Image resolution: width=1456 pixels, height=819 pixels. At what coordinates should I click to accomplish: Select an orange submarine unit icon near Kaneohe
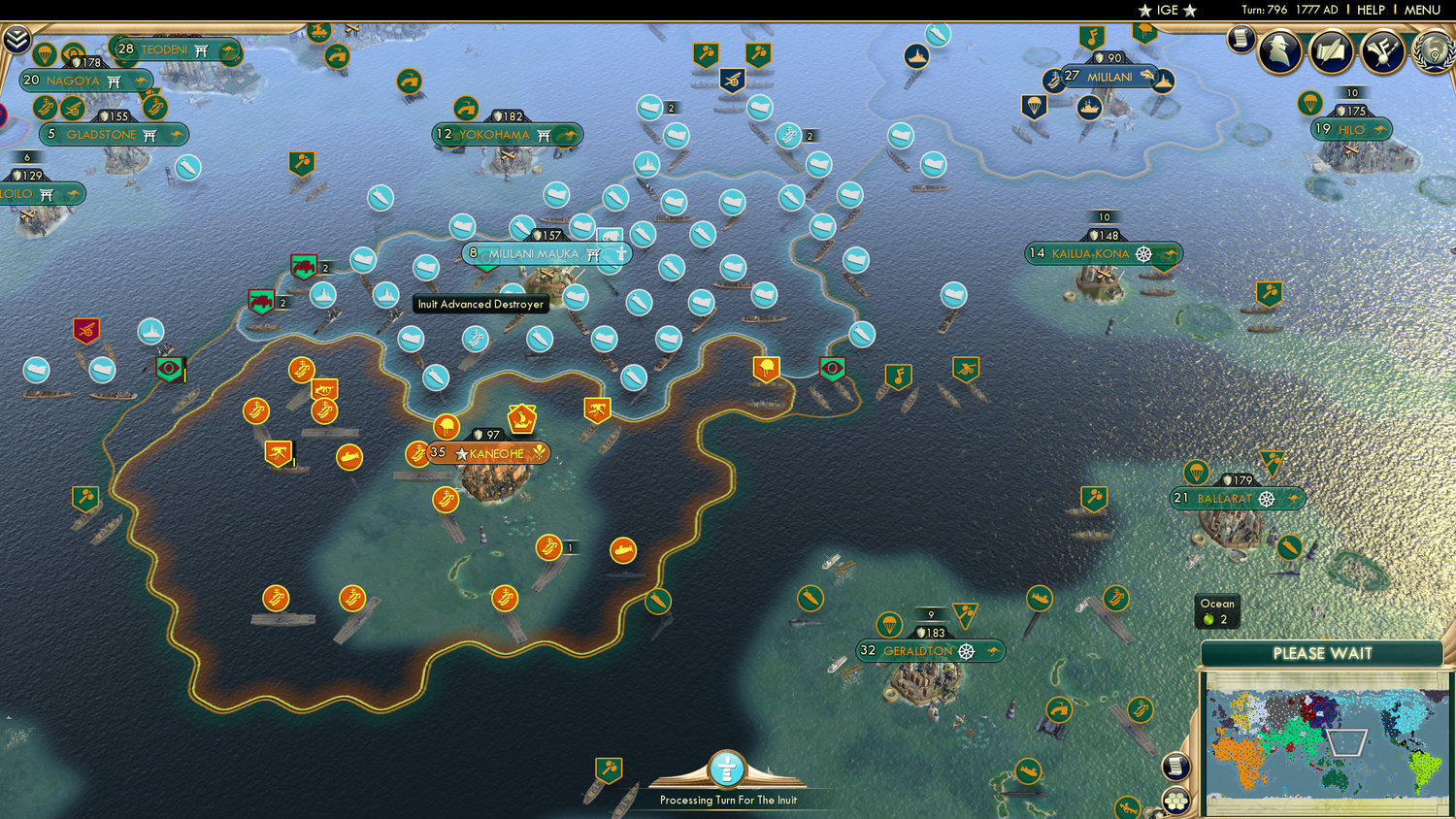coord(349,456)
